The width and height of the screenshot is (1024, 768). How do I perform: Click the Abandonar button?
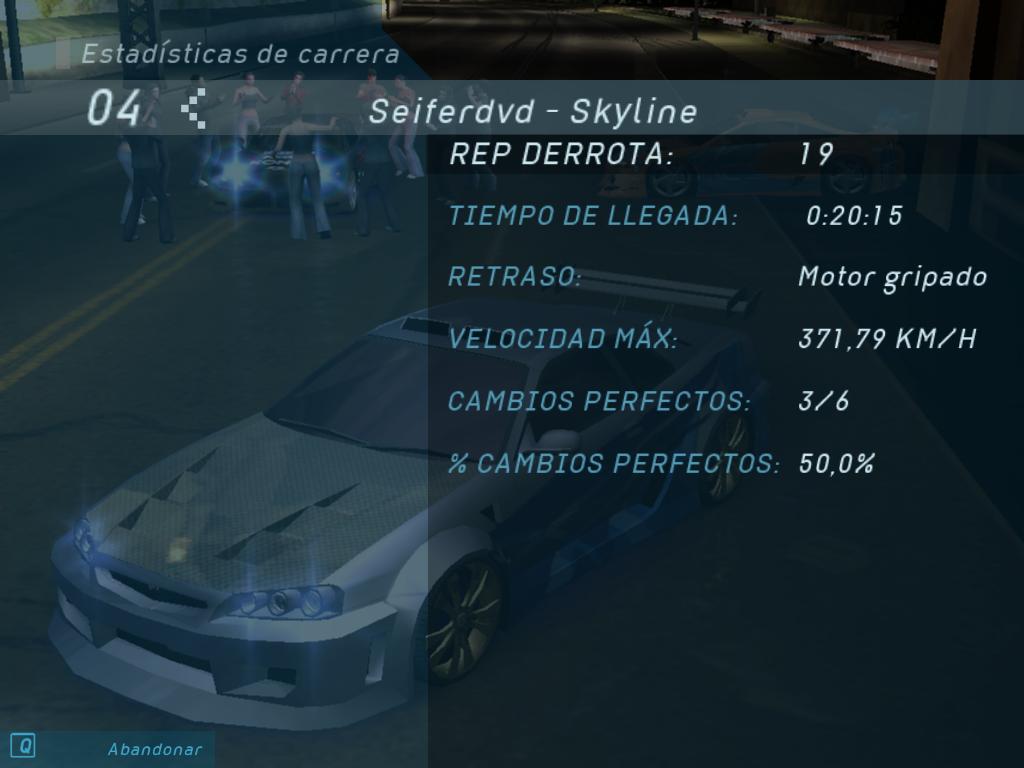click(154, 749)
